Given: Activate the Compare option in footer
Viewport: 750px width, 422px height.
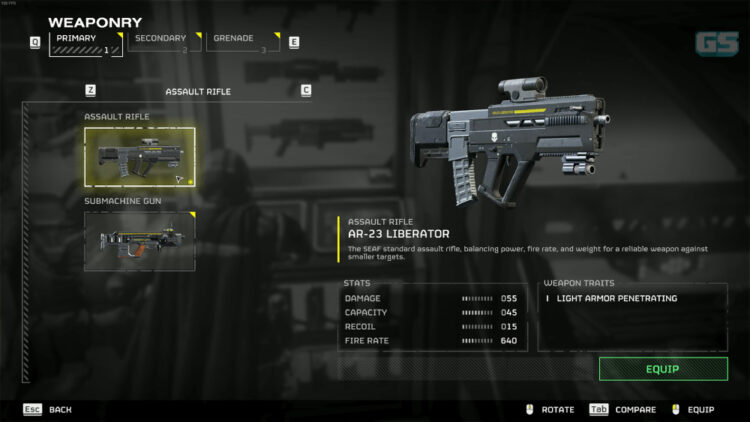Looking at the screenshot, I should tap(623, 409).
